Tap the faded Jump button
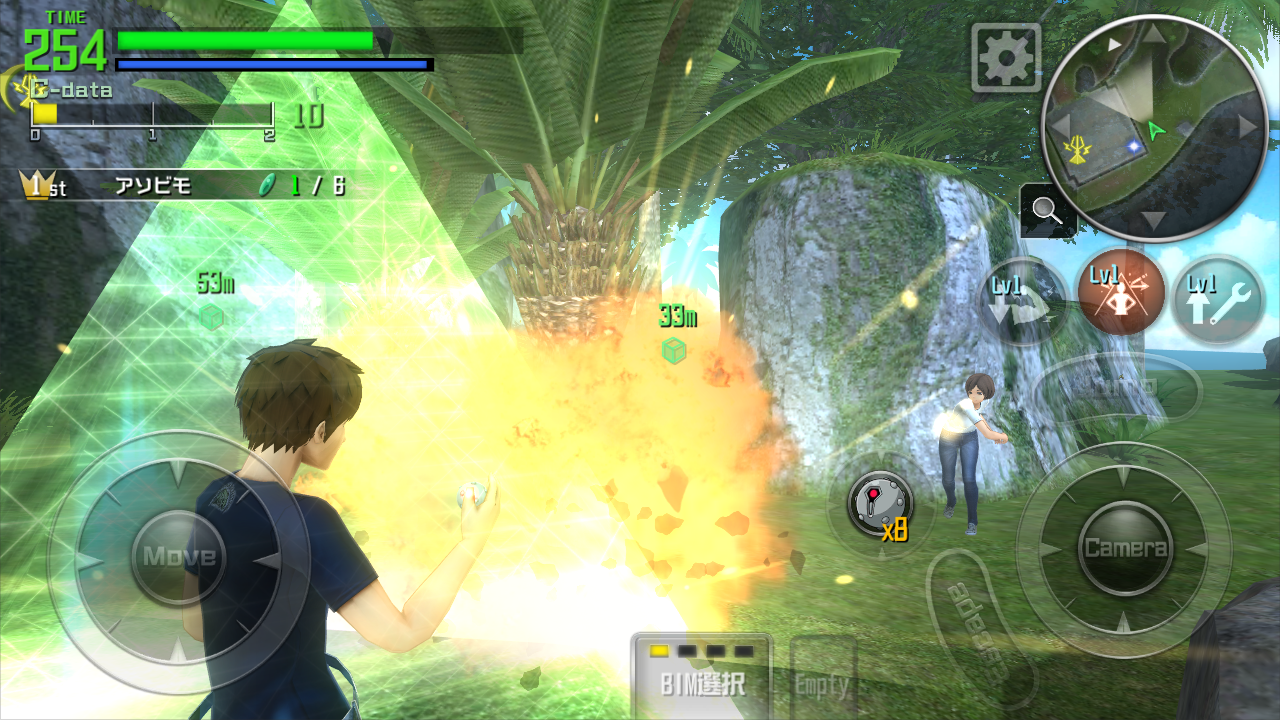 (1117, 387)
